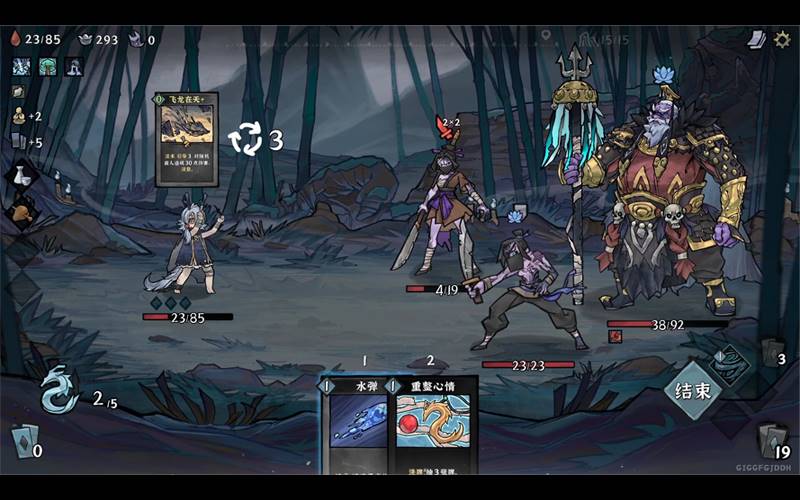Use the roasted drumstick consumable
Viewport: 800px width, 500px height.
coord(23,212)
